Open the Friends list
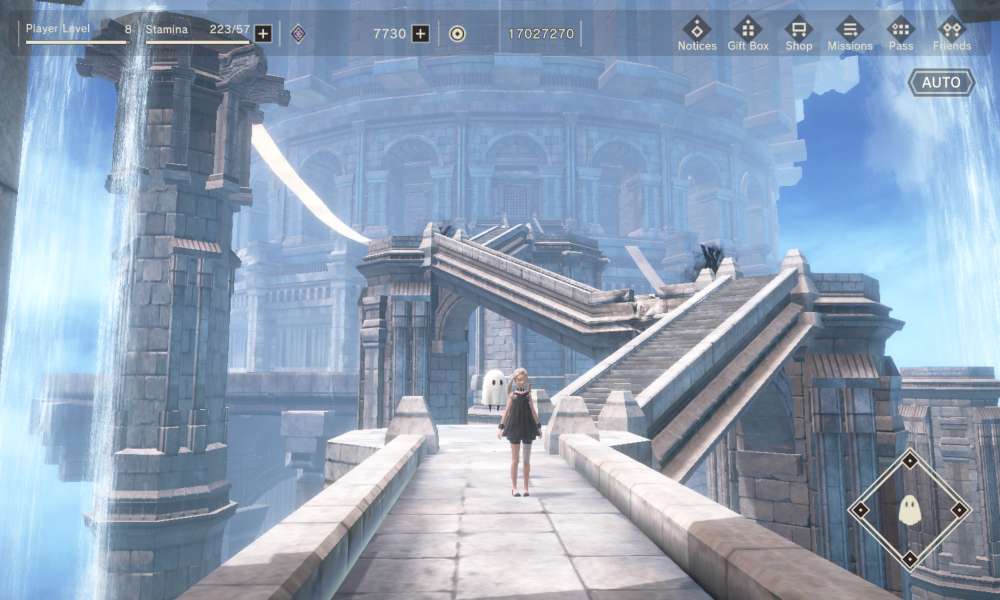 point(952,32)
